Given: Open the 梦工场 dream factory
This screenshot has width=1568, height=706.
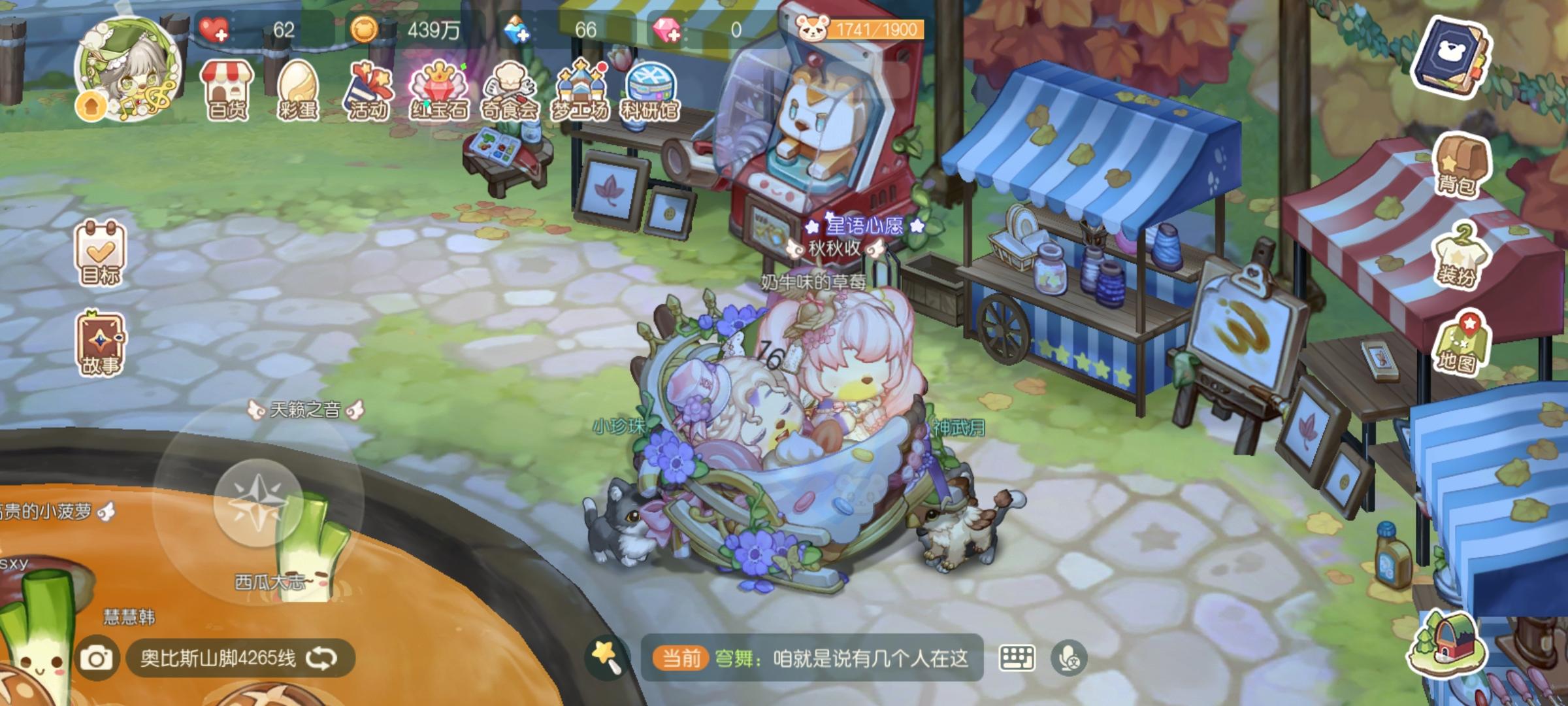Looking at the screenshot, I should 581,88.
